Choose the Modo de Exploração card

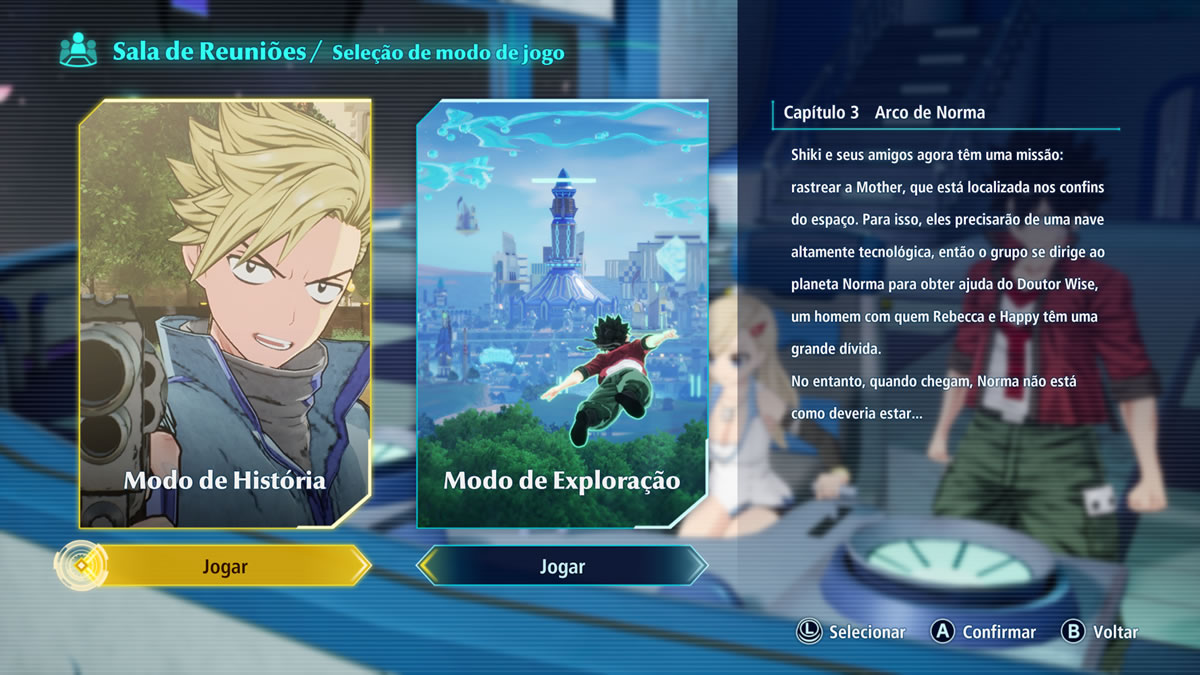point(562,313)
